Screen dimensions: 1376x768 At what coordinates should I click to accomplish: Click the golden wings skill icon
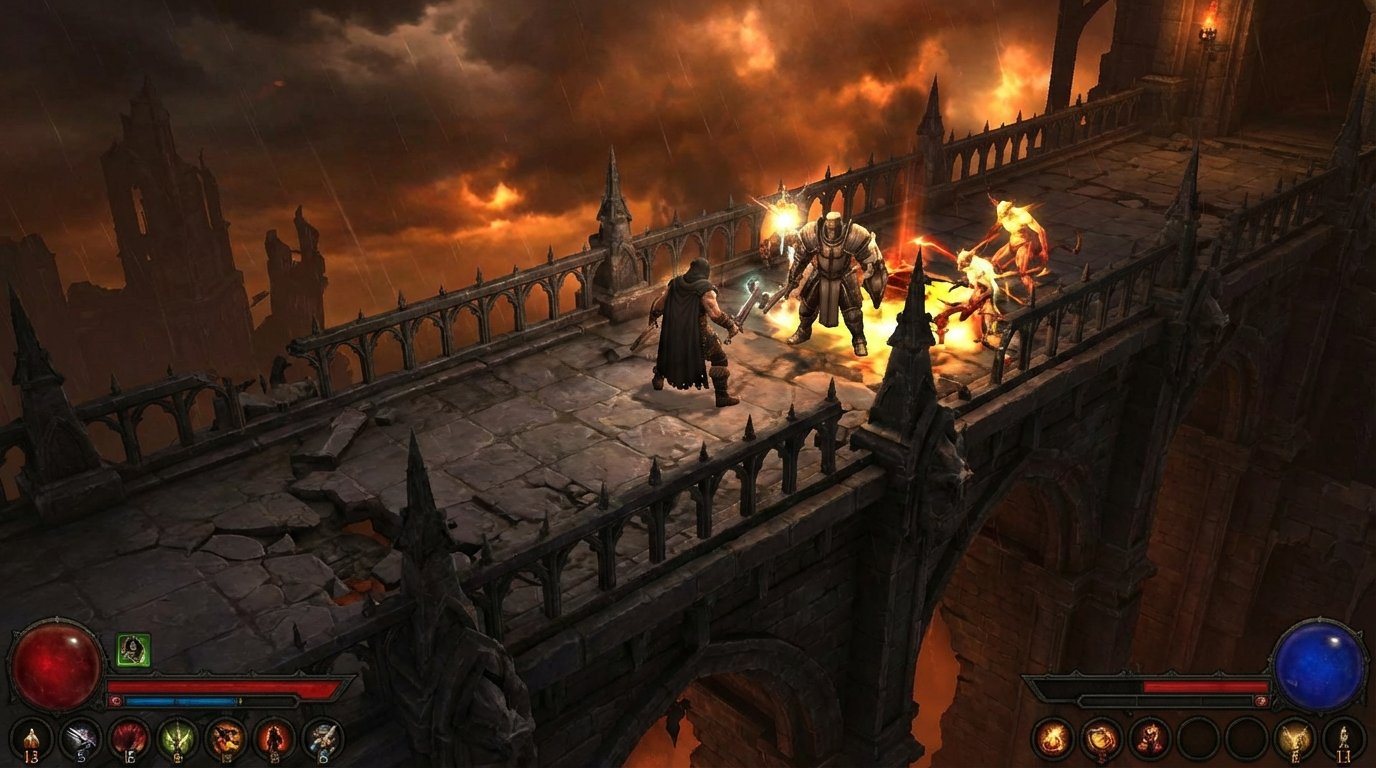point(1294,737)
